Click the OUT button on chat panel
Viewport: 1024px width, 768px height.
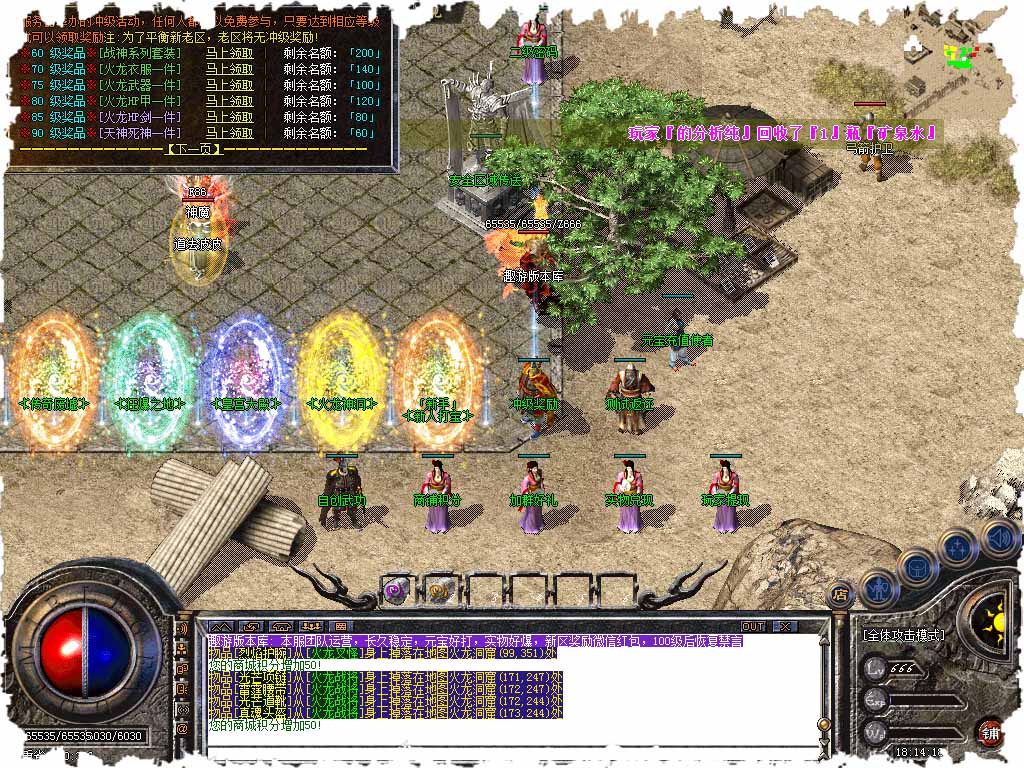[x=752, y=626]
